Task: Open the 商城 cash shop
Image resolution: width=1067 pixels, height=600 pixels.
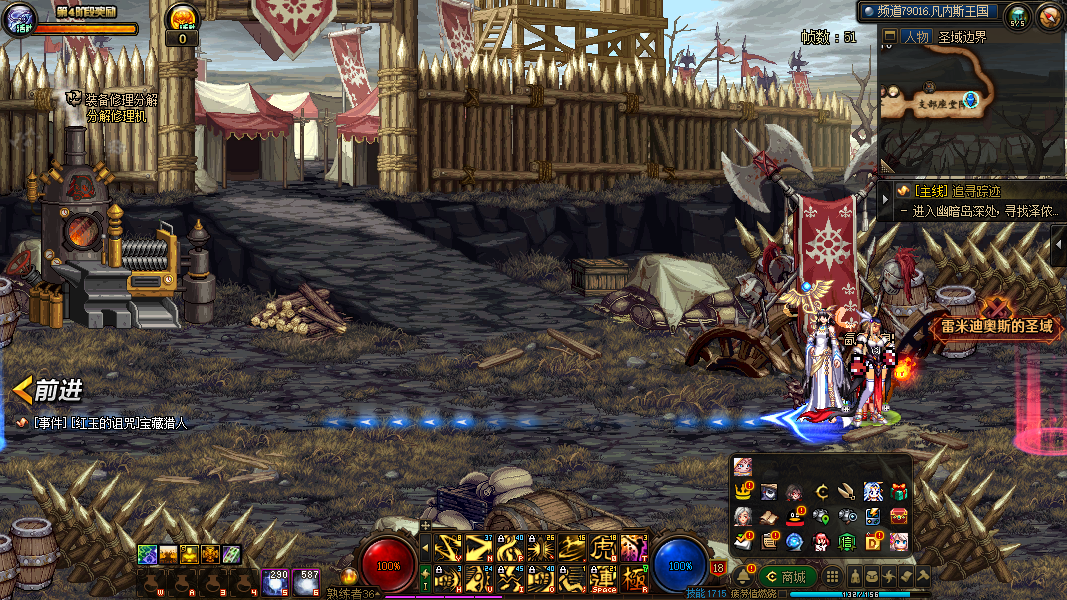Action: pos(786,577)
